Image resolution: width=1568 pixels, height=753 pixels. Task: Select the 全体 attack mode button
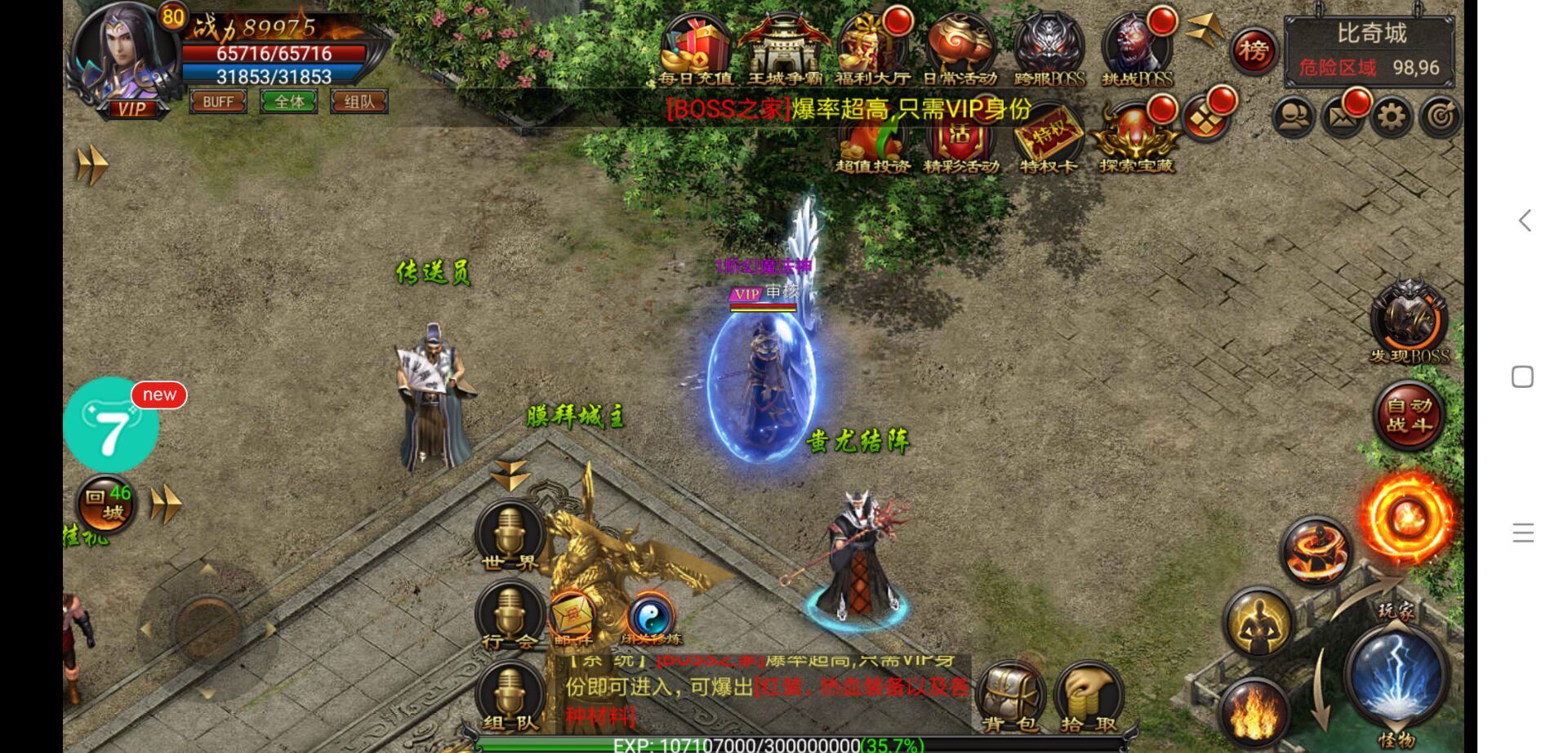(289, 102)
